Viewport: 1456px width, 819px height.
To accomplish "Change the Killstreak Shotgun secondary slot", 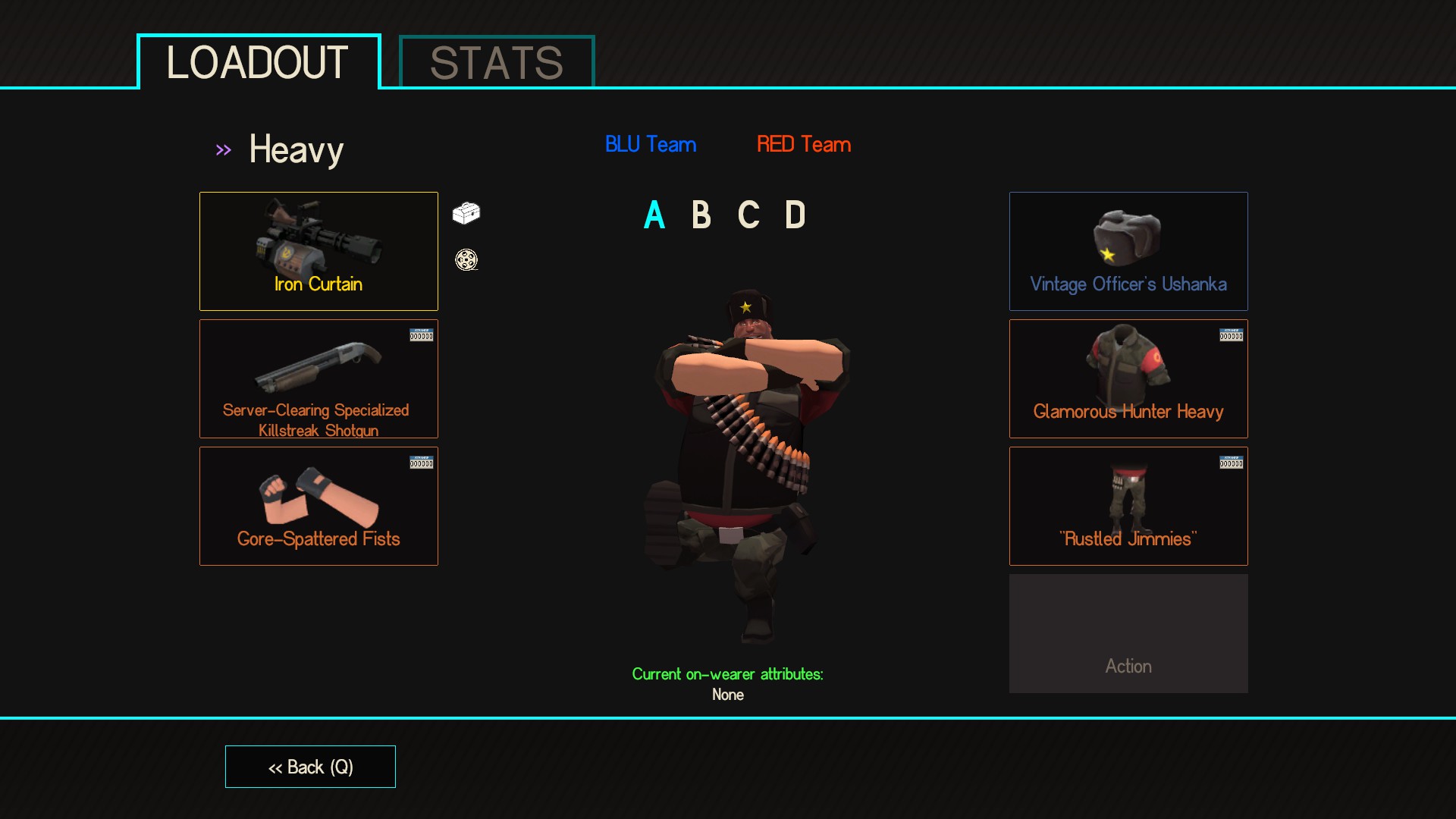I will (318, 378).
